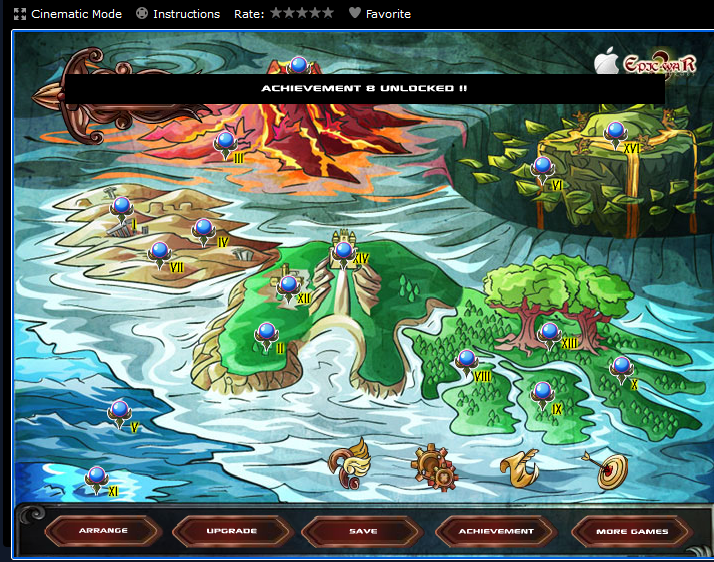714x562 pixels.
Task: Choose level III marker near the volcano
Action: tap(225, 142)
